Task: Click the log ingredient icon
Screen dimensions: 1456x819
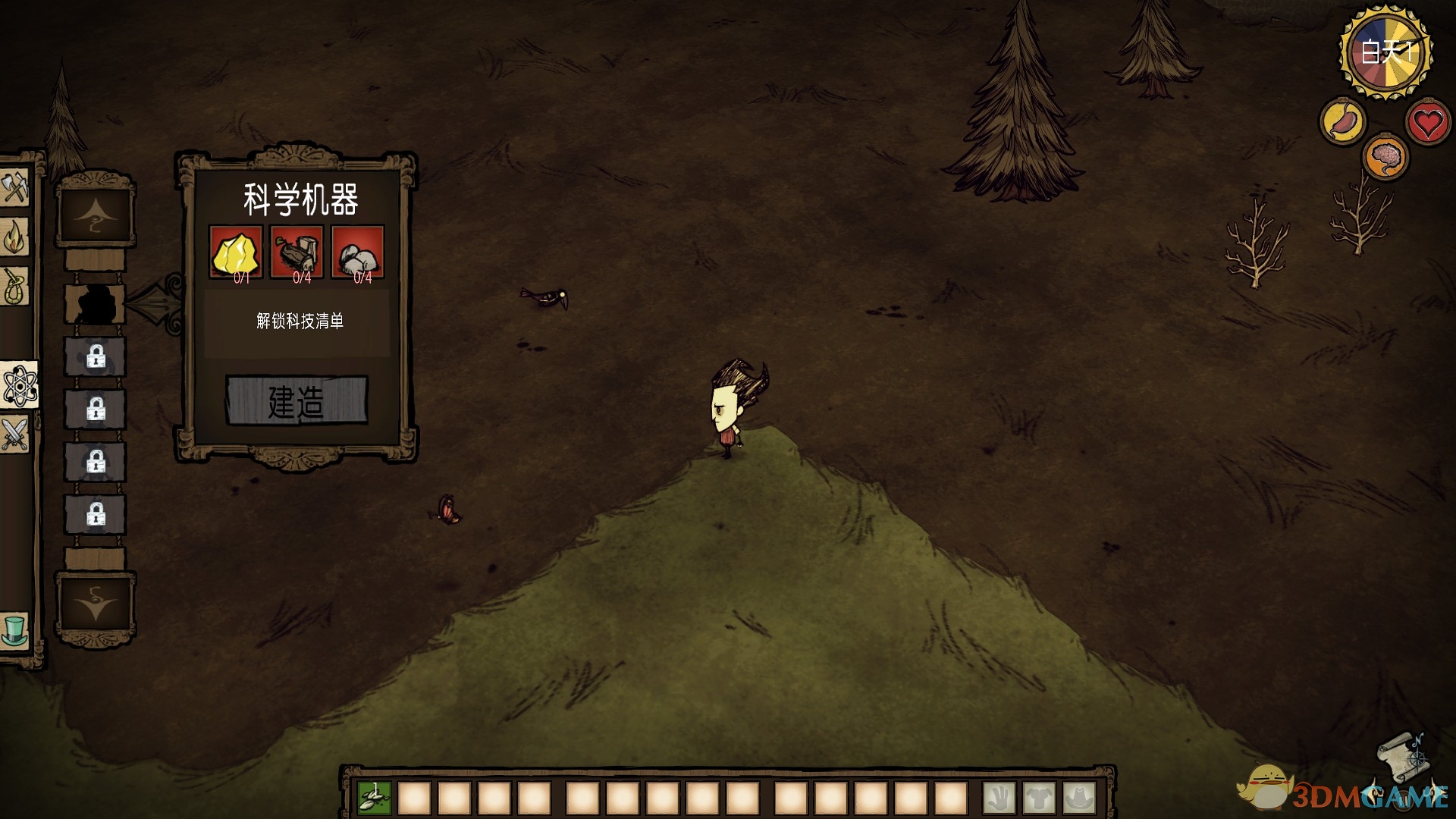Action: [x=297, y=253]
